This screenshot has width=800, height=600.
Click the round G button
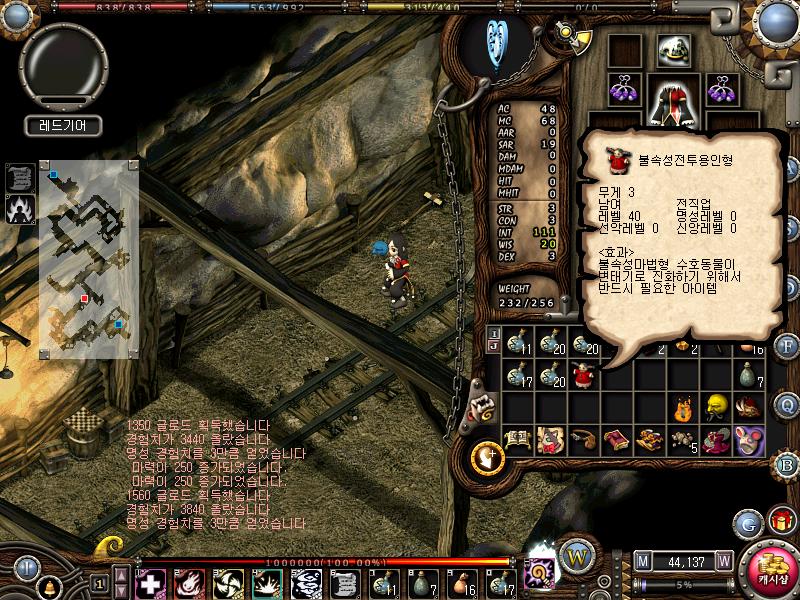[x=747, y=522]
